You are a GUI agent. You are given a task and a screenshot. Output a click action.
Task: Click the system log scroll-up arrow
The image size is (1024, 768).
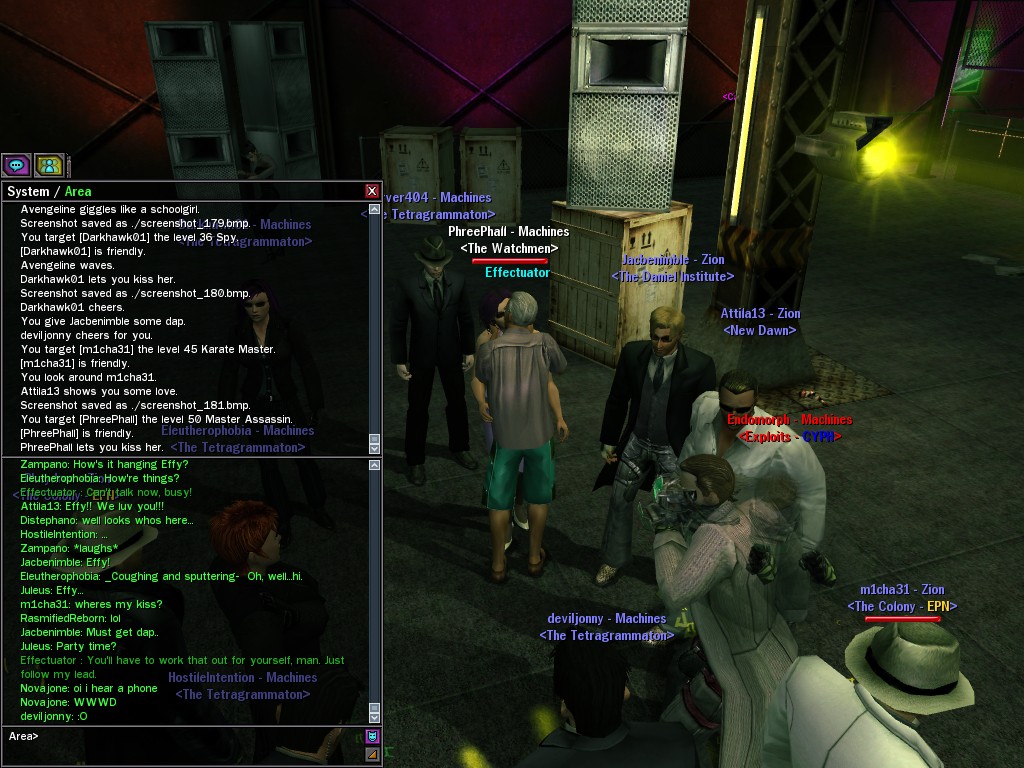click(375, 209)
